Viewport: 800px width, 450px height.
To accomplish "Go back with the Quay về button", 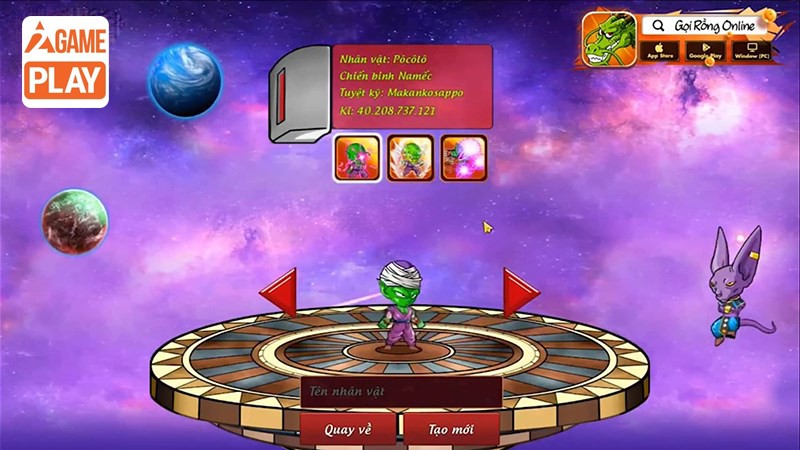I will click(348, 429).
